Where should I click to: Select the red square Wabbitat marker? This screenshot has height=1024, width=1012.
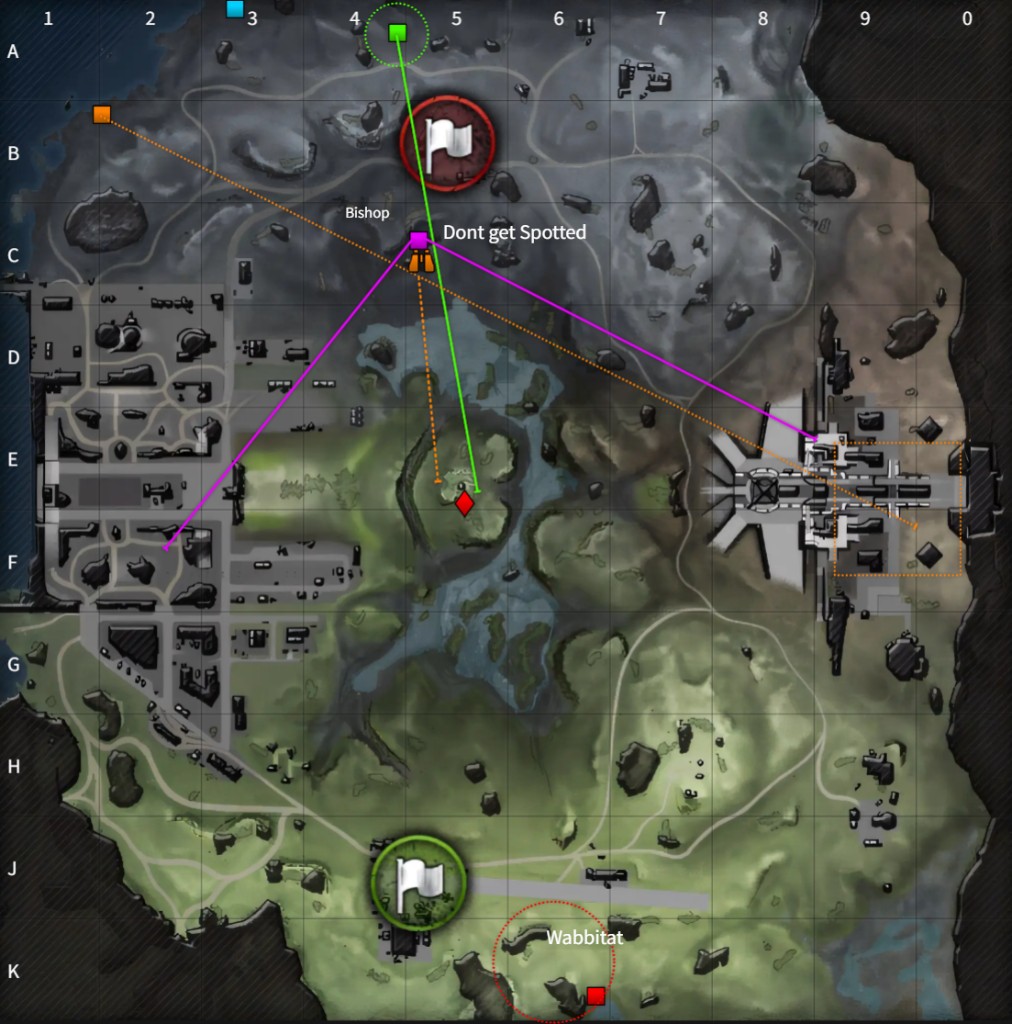point(596,995)
